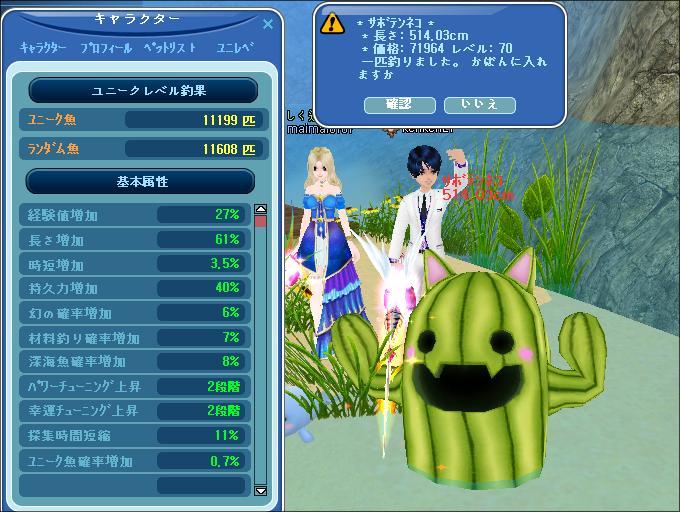The width and height of the screenshot is (680, 512).
Task: Decline with the いいえ button
Action: point(479,104)
